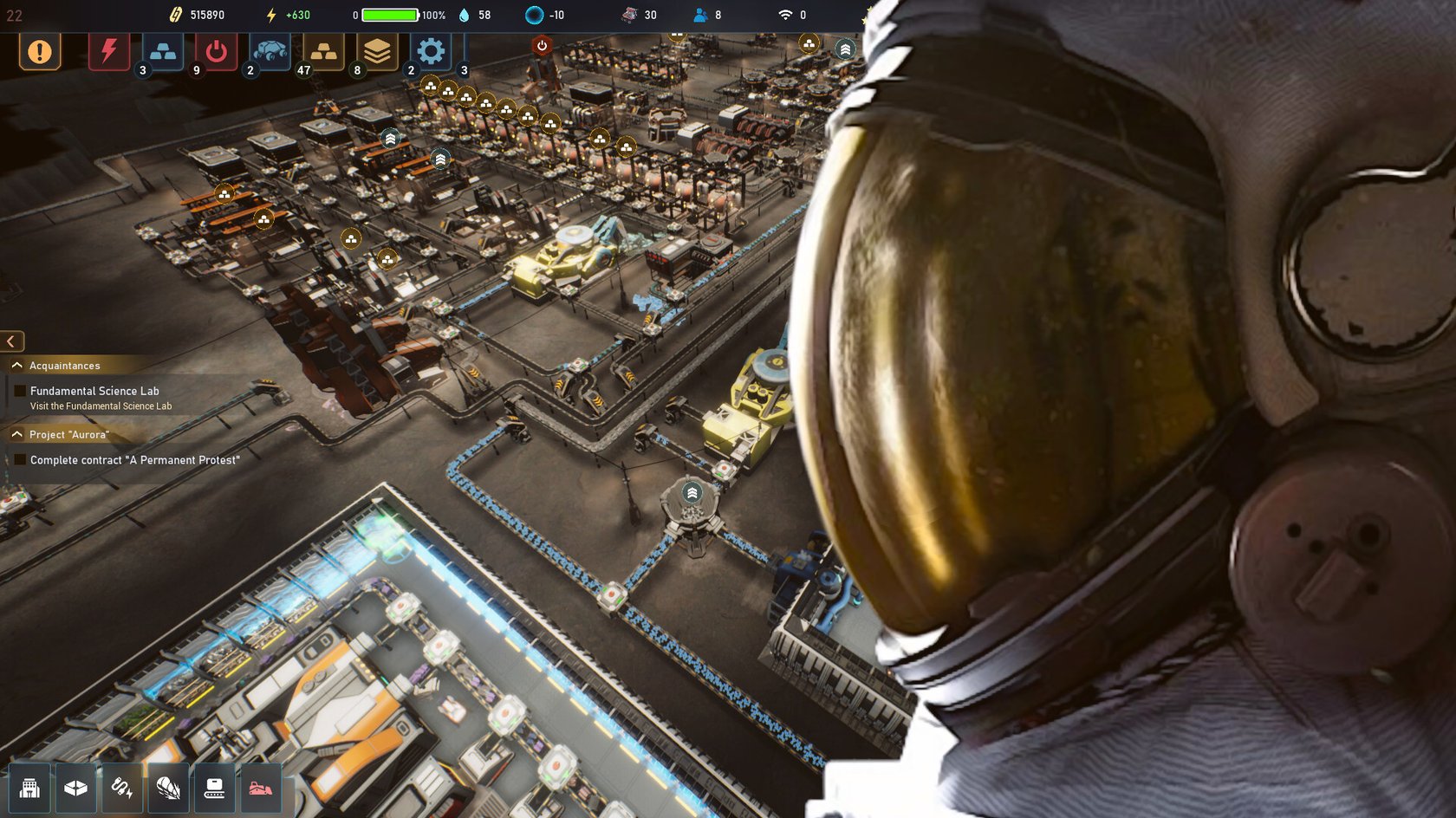Show the yellow ingots notification

[323, 52]
